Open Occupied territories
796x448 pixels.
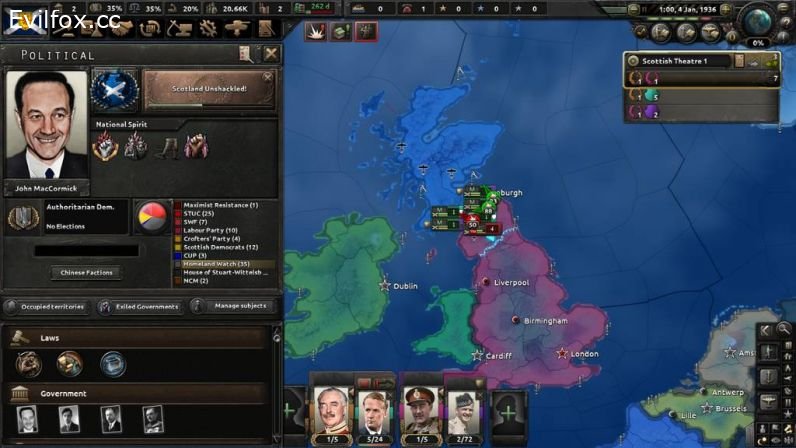[48, 306]
